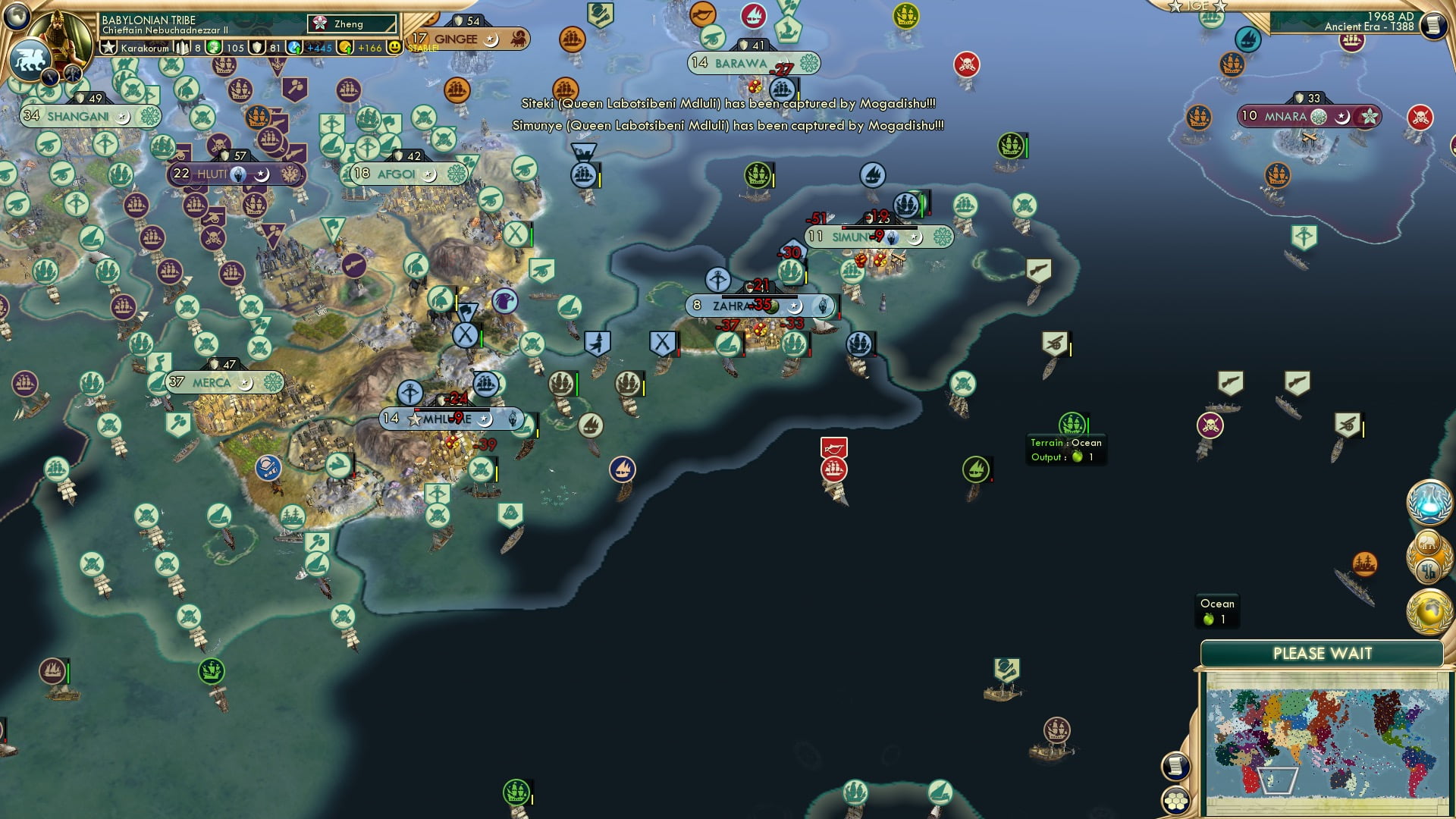Click the science flask notification medal
Viewport: 1456px width, 819px height.
coord(1431,502)
